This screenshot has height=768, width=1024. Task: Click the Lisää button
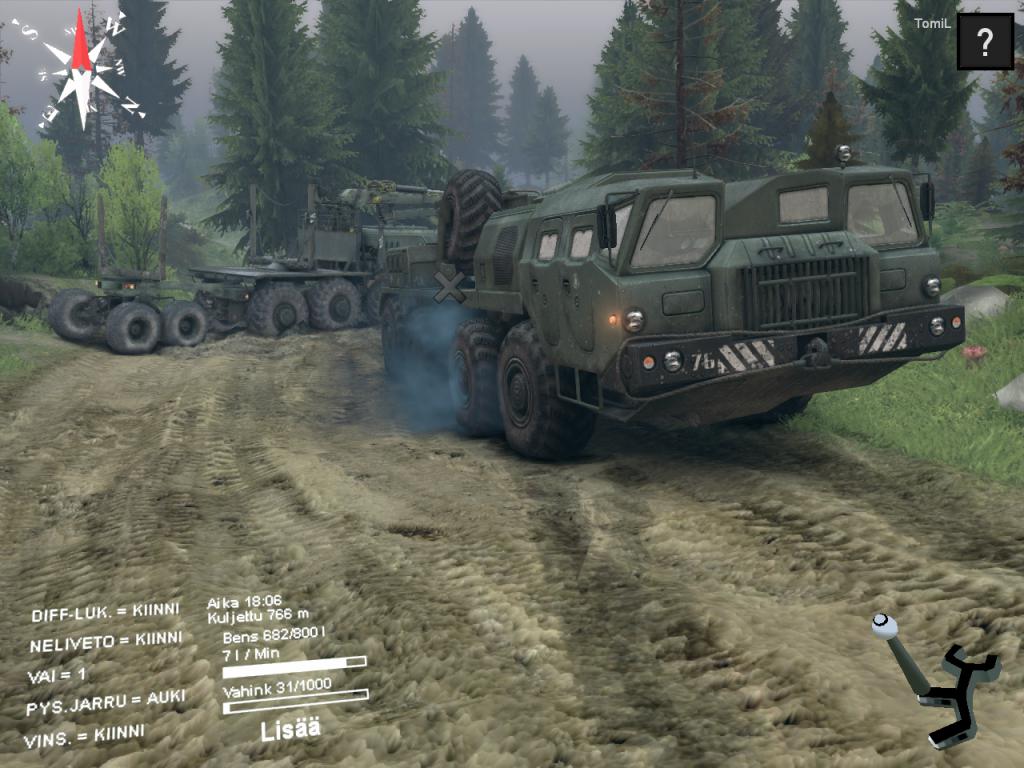tap(289, 729)
